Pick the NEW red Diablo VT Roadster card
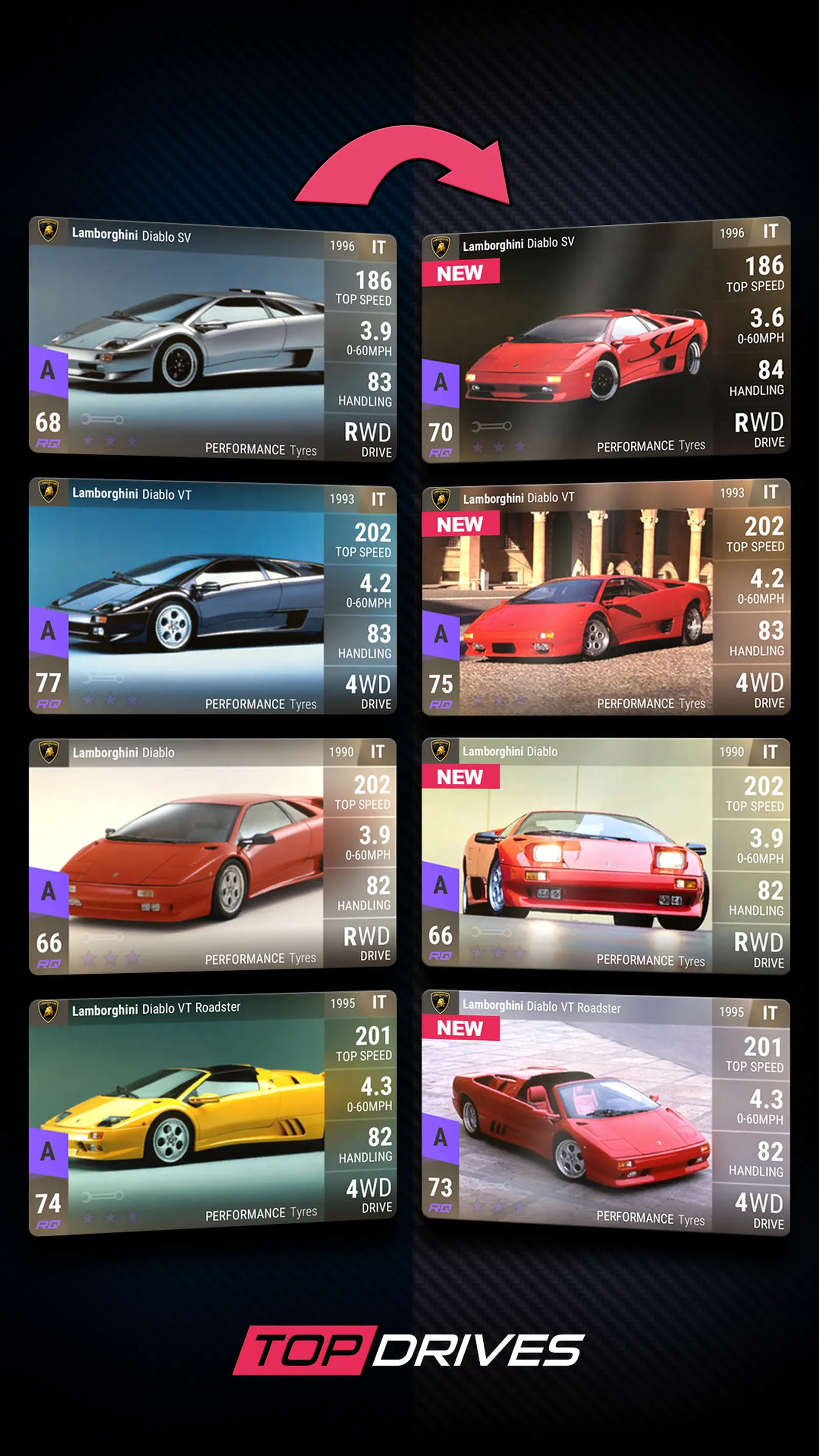The height and width of the screenshot is (1456, 819). [606, 1114]
